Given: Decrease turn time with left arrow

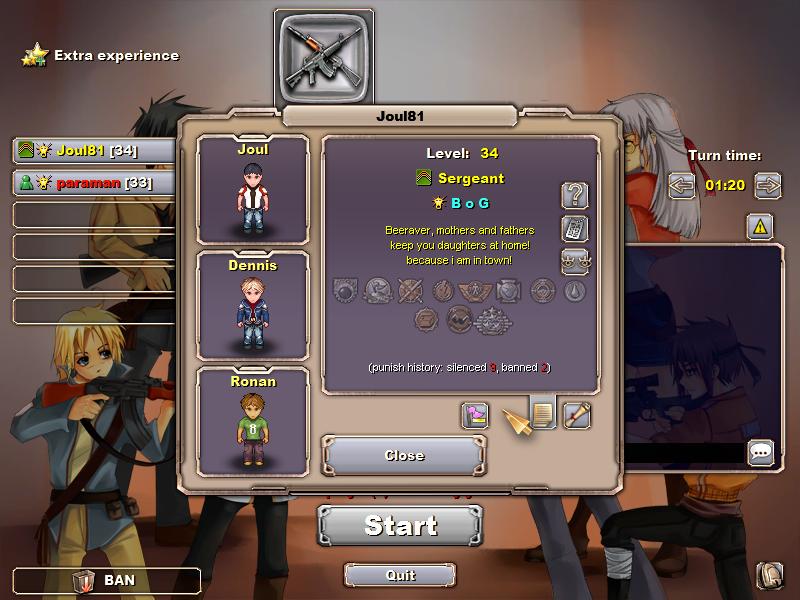Looking at the screenshot, I should tap(682, 185).
